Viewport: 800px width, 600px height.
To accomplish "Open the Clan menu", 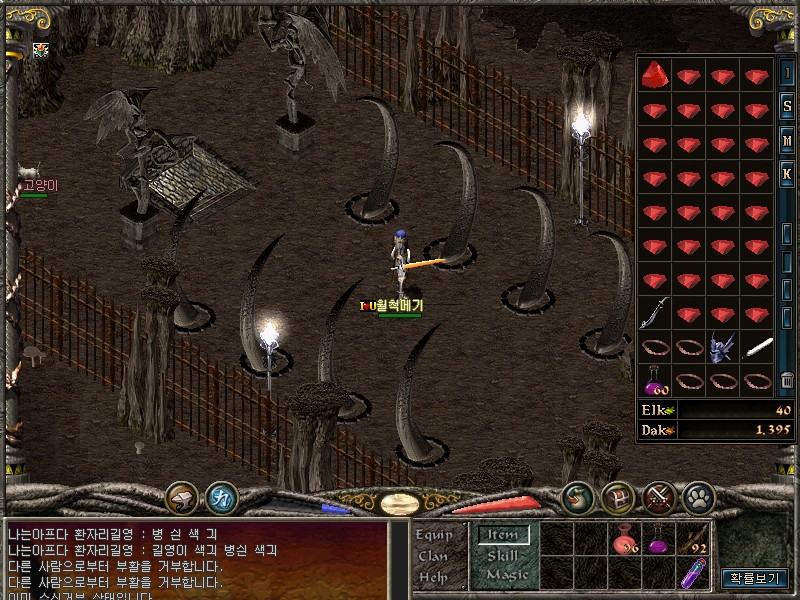I will [433, 556].
